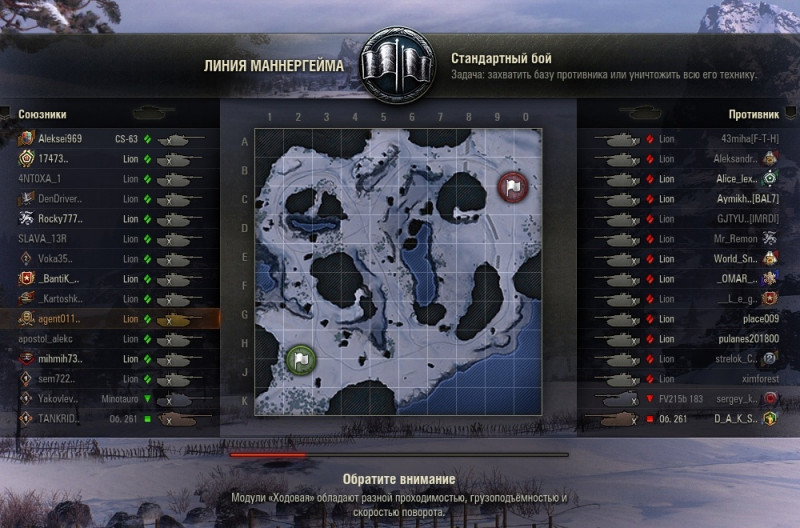Image resolution: width=800 pixels, height=528 pixels.
Task: Click the red enemy base flag on map
Action: [x=512, y=186]
